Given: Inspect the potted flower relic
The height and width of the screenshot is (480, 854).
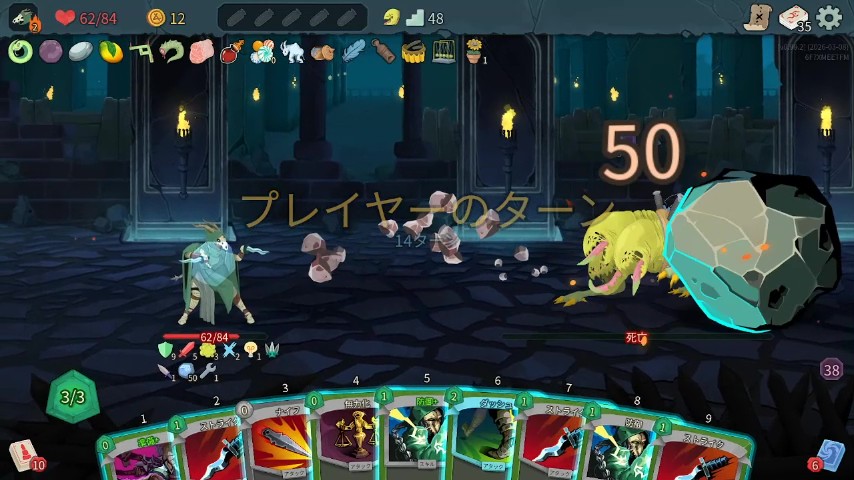Looking at the screenshot, I should tap(474, 51).
